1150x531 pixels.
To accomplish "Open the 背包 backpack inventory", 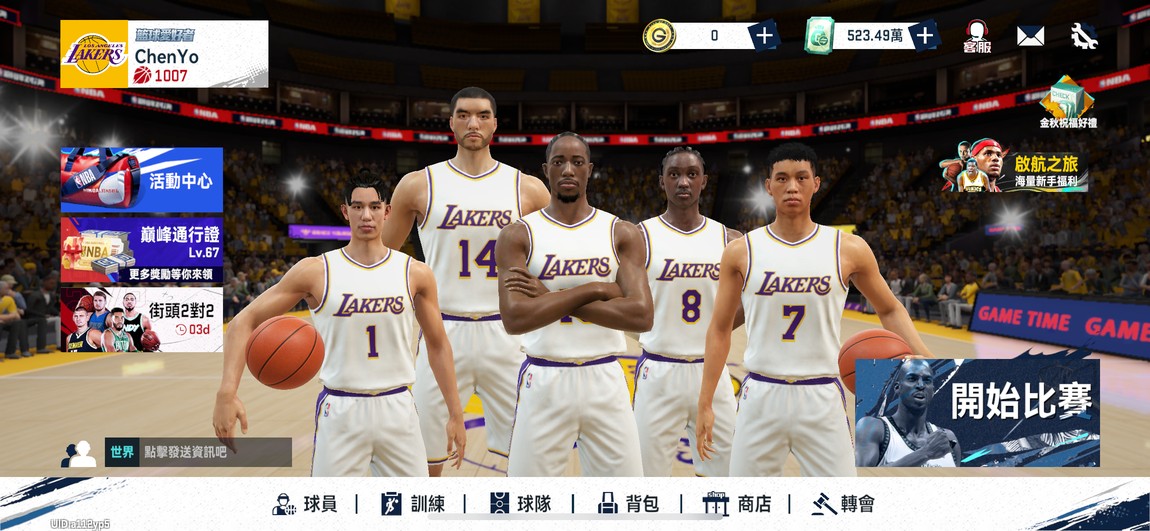I will [x=628, y=504].
